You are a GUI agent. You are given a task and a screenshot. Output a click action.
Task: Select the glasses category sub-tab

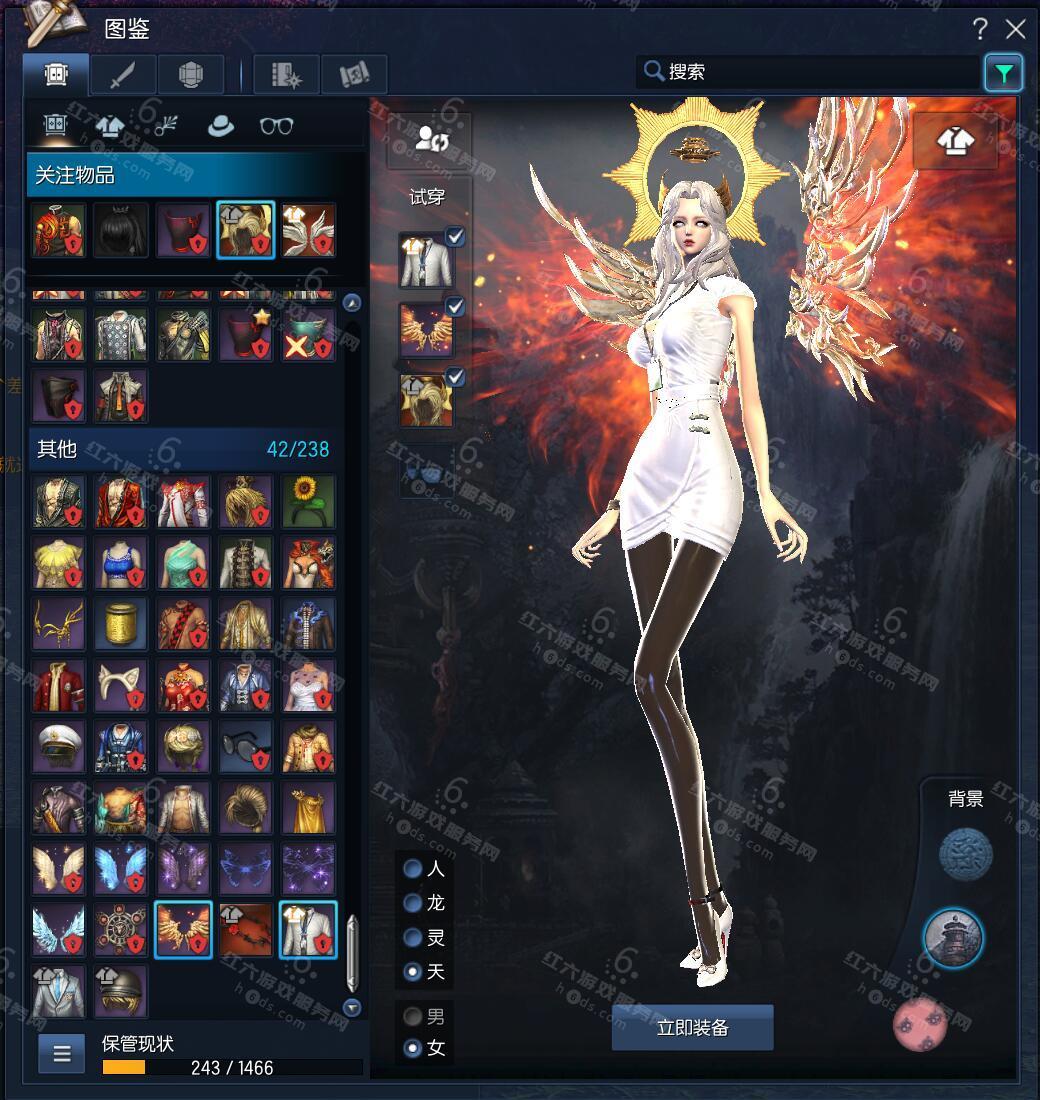[276, 126]
